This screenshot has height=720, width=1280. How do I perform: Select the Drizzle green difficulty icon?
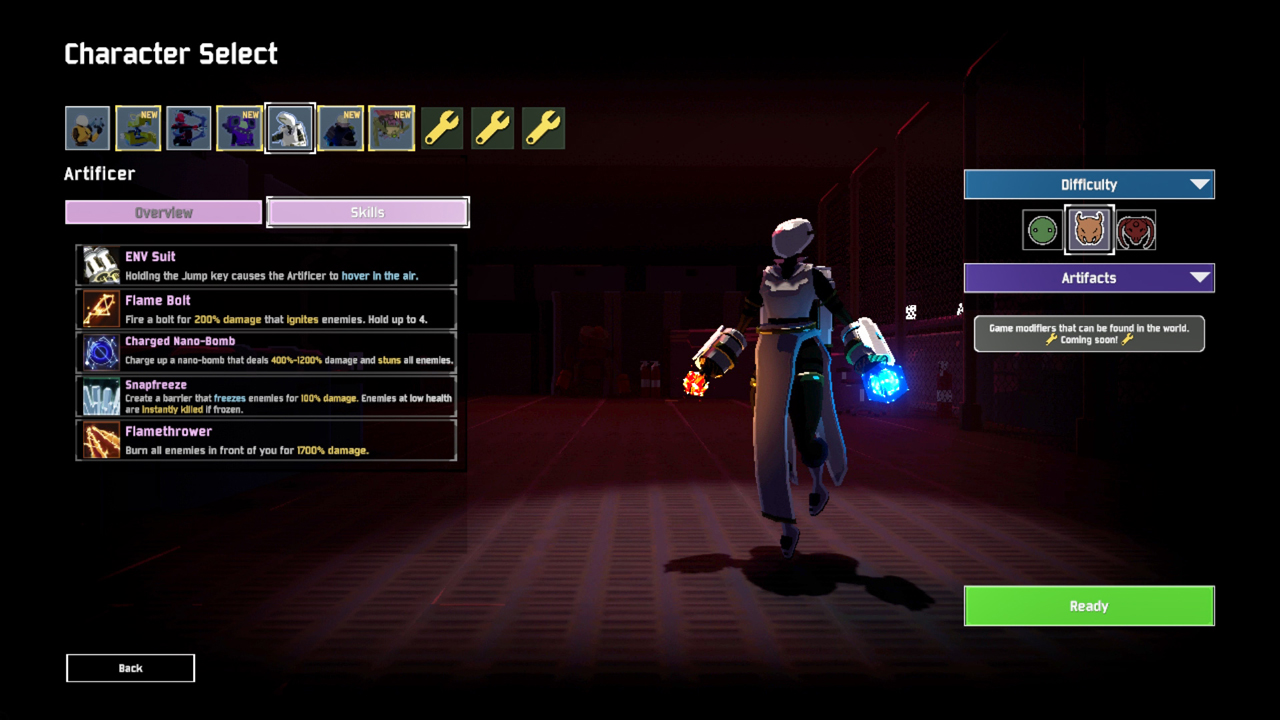(x=1041, y=229)
